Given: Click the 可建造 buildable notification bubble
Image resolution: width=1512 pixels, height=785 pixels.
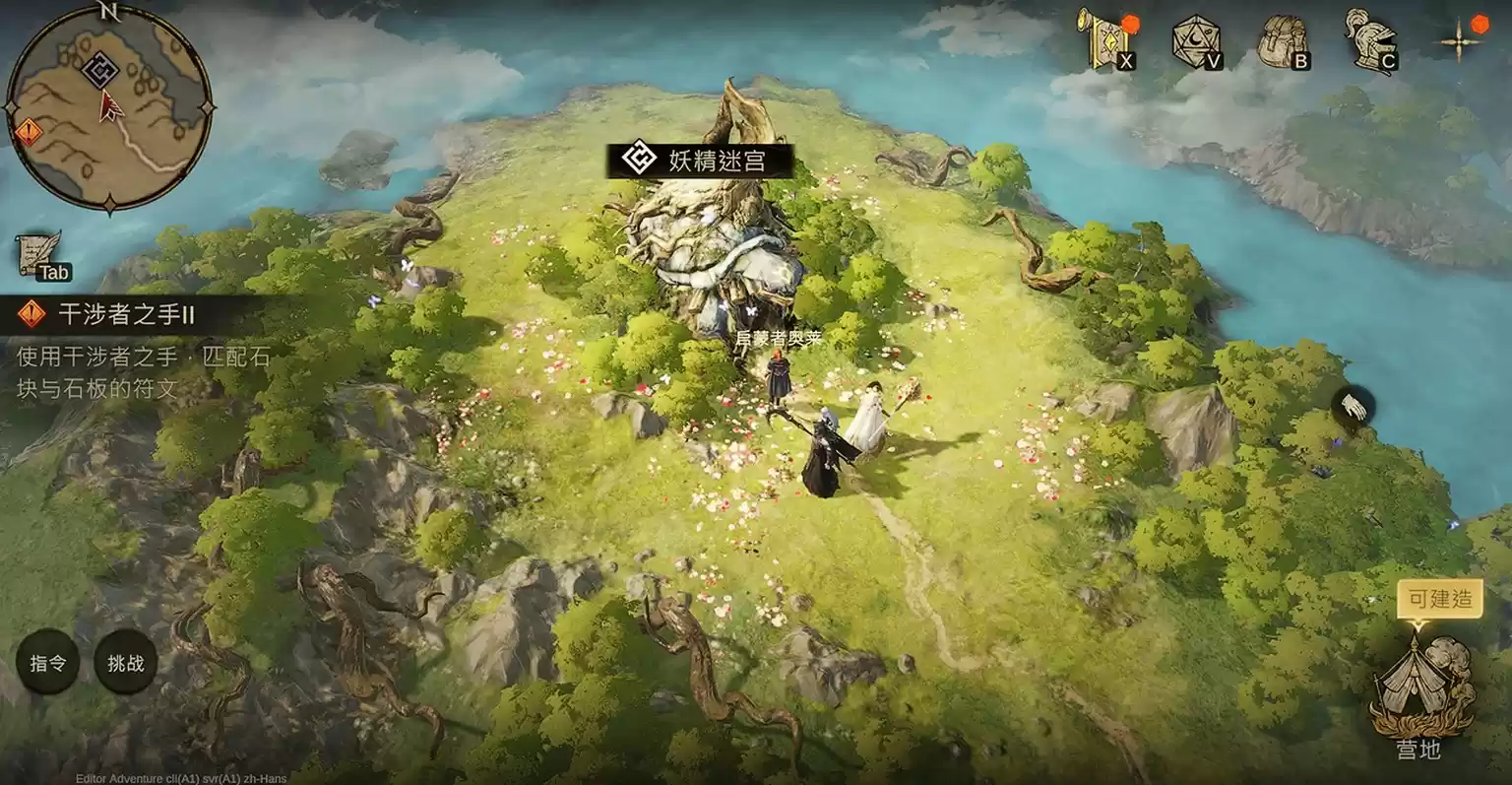Looking at the screenshot, I should pos(1439,599).
